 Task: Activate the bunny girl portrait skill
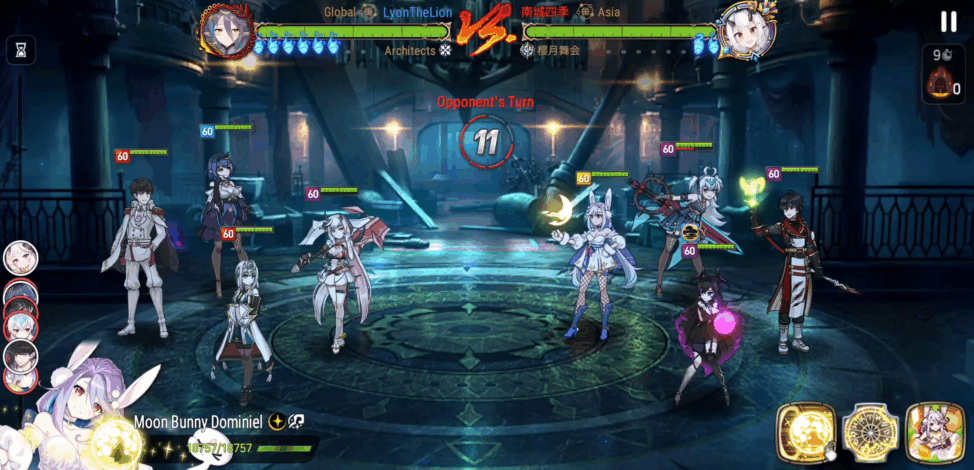pyautogui.click(x=934, y=432)
